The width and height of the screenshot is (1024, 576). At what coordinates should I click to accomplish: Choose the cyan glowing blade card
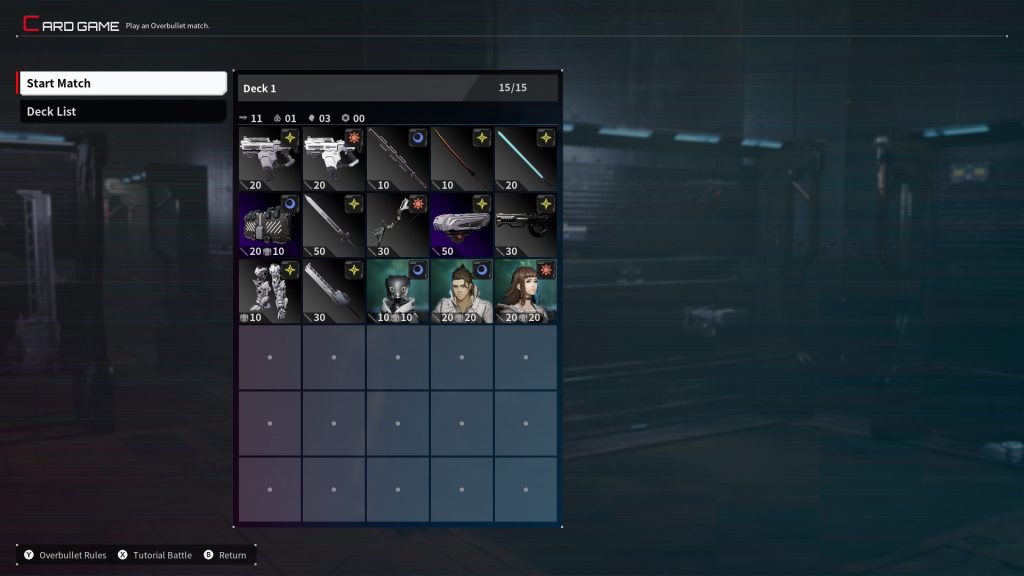coord(526,159)
